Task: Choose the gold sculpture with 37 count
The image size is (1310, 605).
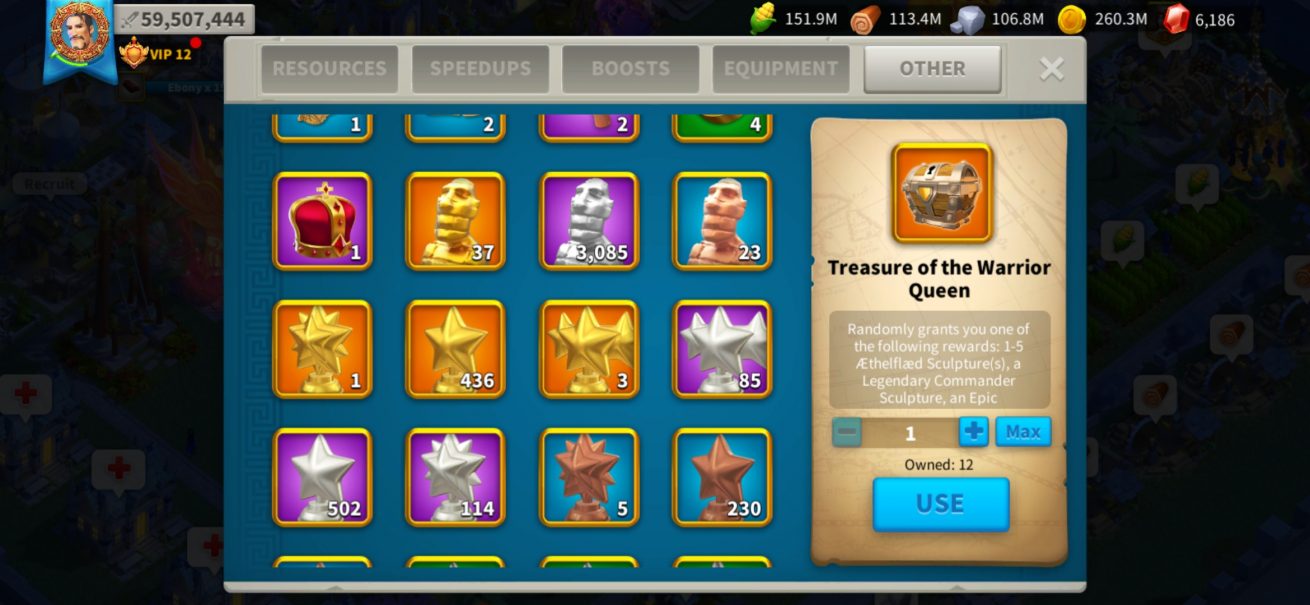Action: click(455, 221)
